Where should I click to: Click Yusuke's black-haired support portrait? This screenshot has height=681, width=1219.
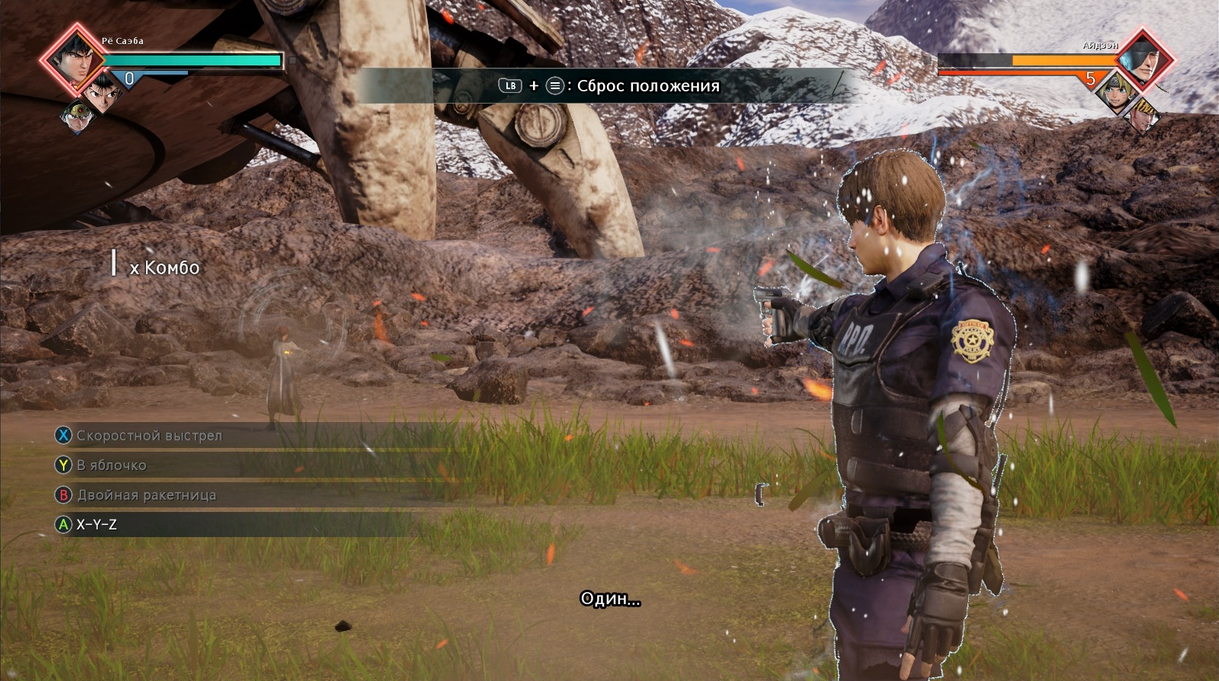[x=102, y=93]
